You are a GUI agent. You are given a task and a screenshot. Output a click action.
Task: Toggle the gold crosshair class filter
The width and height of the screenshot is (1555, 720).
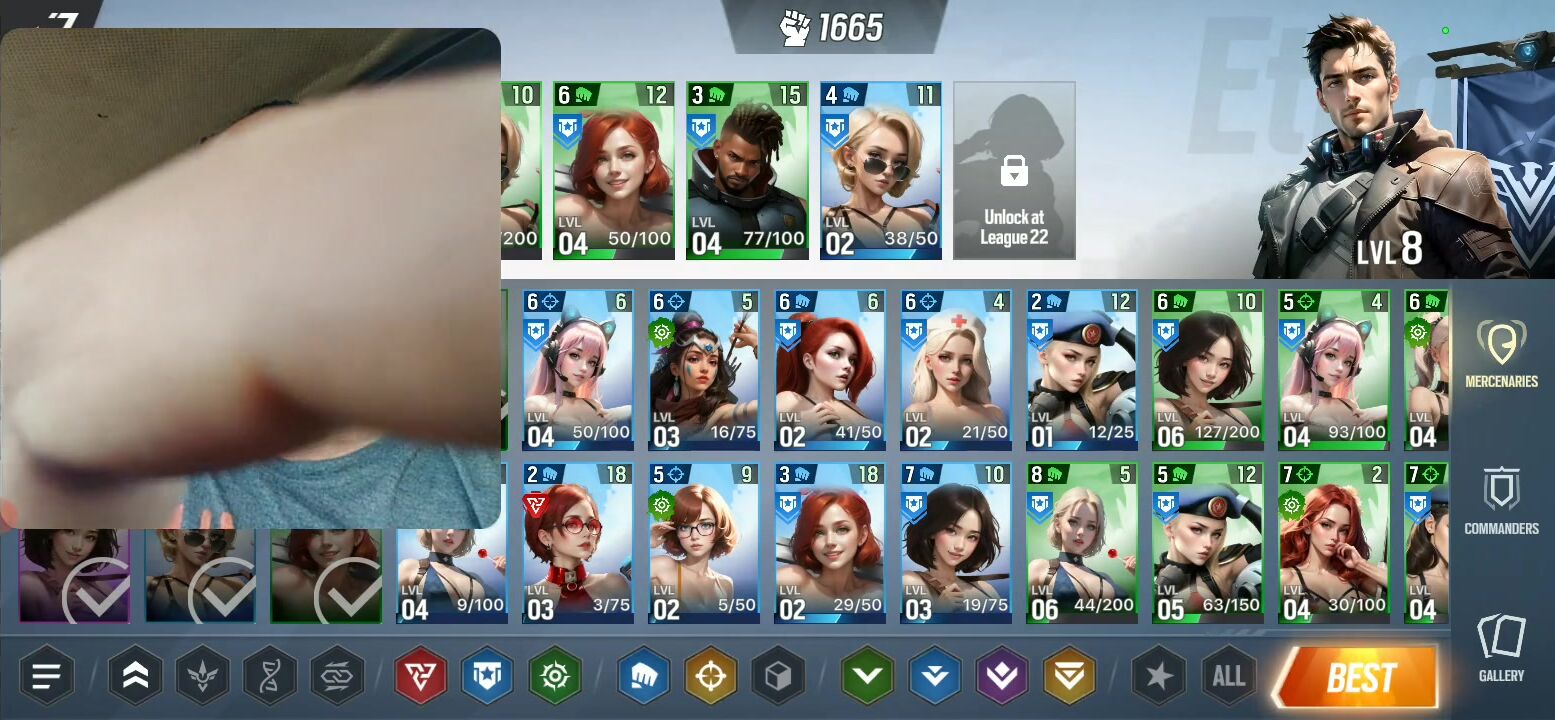(711, 677)
